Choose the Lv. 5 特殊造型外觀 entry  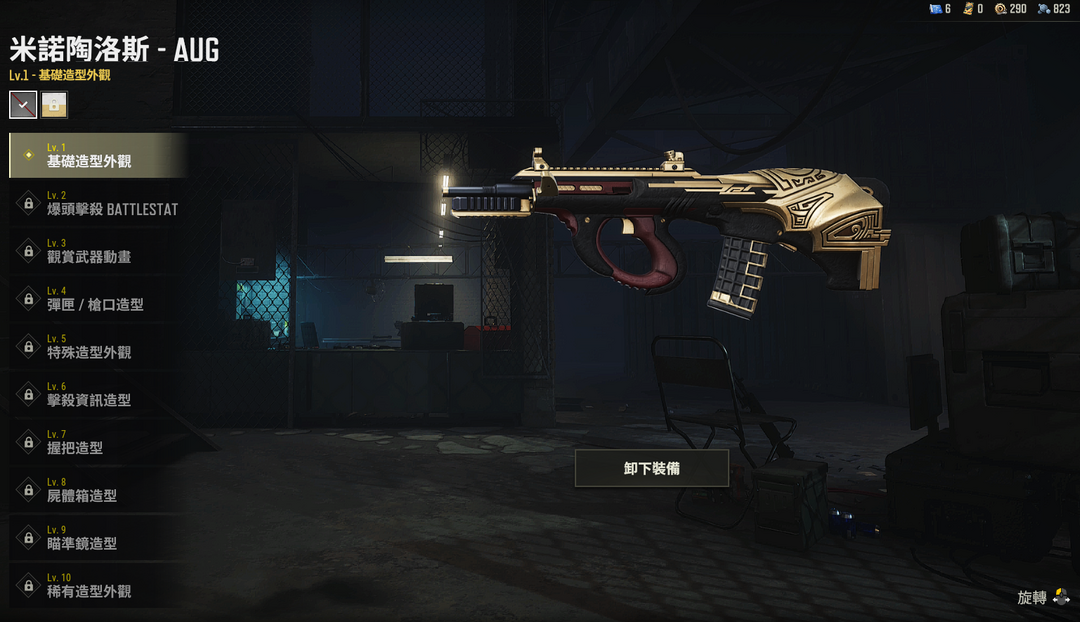click(98, 347)
